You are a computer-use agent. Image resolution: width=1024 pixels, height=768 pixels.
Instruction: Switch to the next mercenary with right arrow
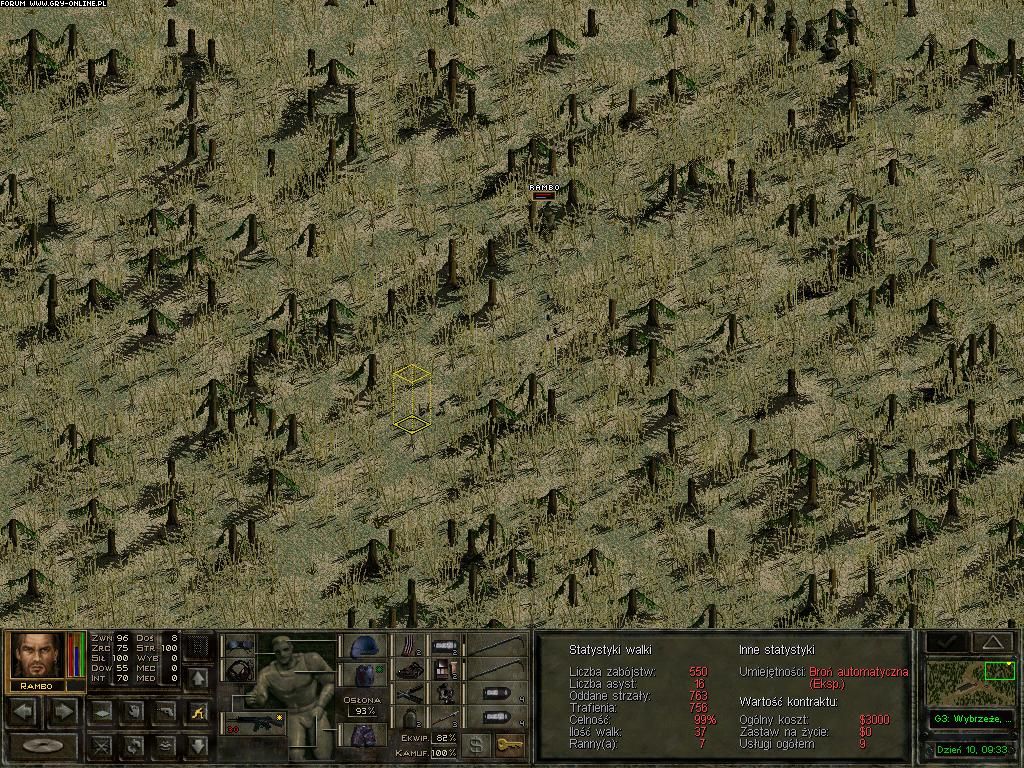tap(63, 712)
